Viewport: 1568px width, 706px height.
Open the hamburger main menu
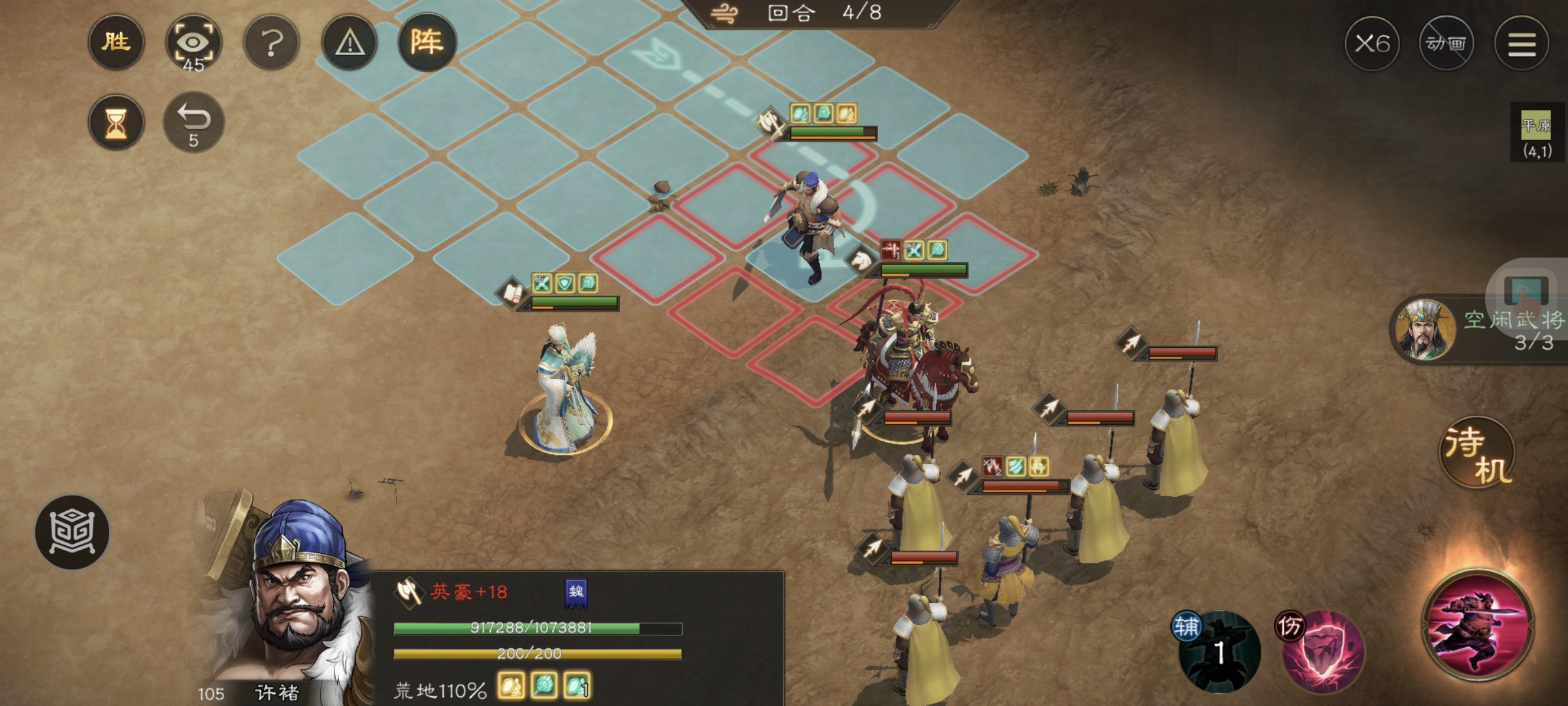coord(1522,44)
